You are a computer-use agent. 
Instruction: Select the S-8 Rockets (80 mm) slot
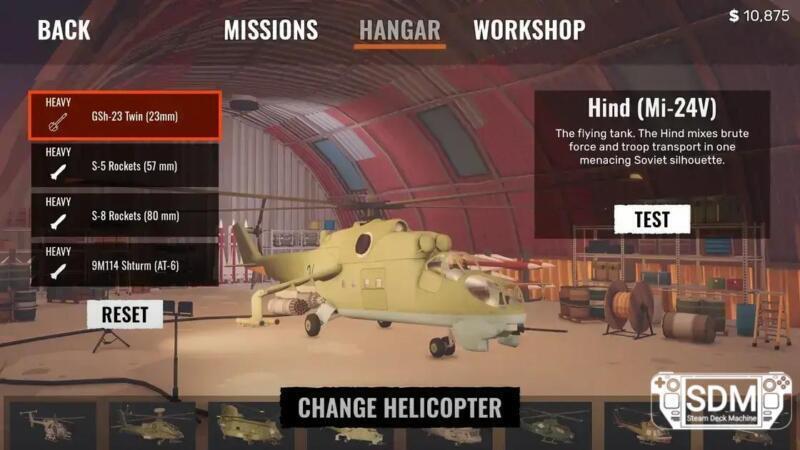click(125, 216)
